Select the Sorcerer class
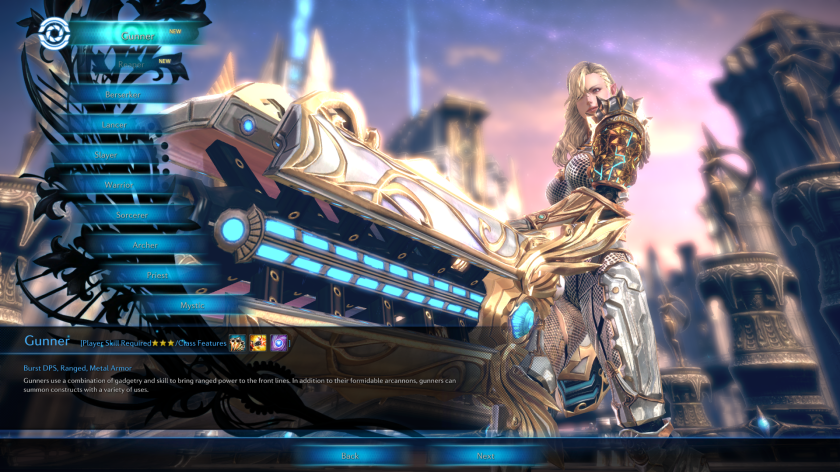Viewport: 840px width, 472px height. [x=132, y=215]
